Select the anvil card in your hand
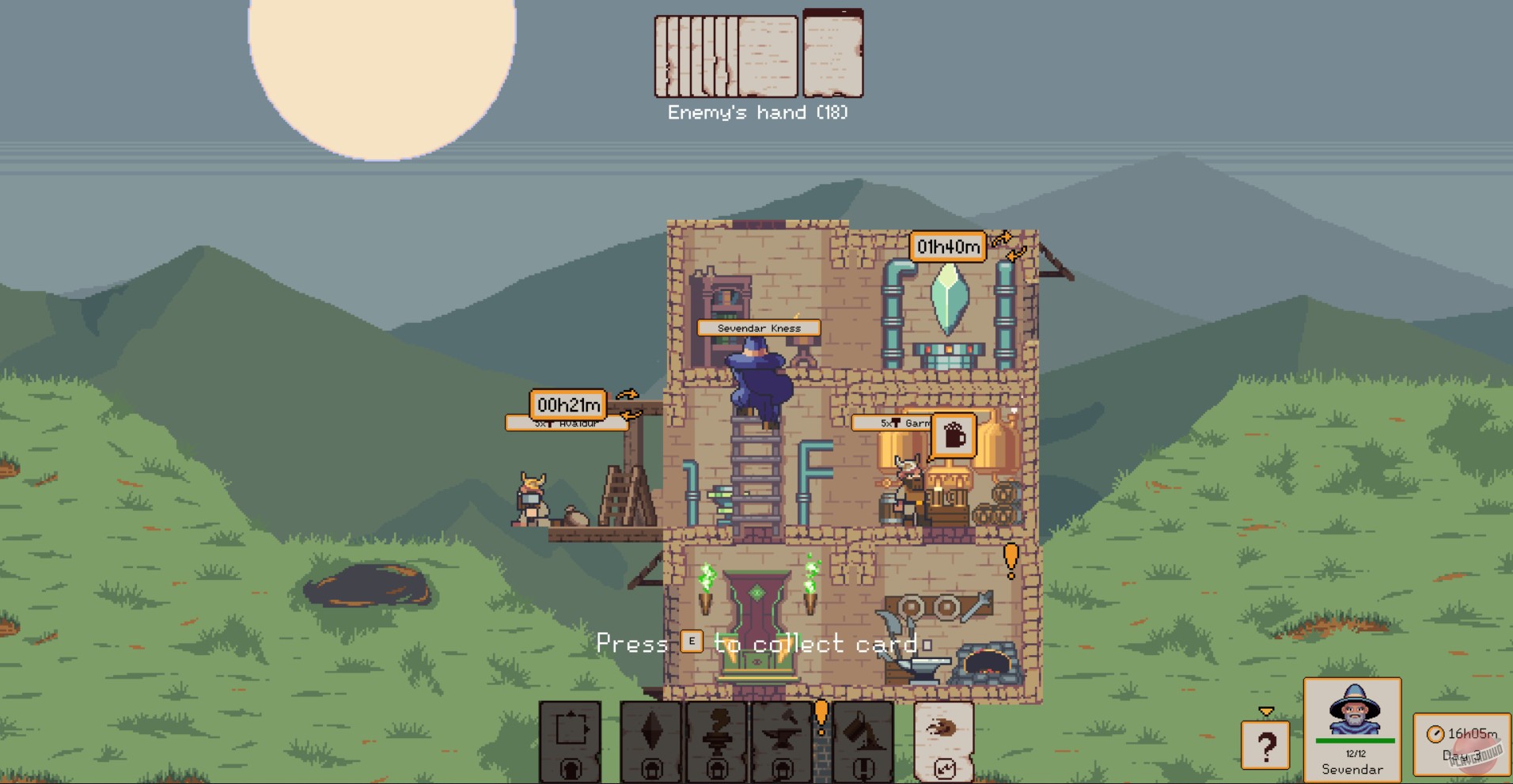Viewport: 1513px width, 784px height. pos(779,740)
